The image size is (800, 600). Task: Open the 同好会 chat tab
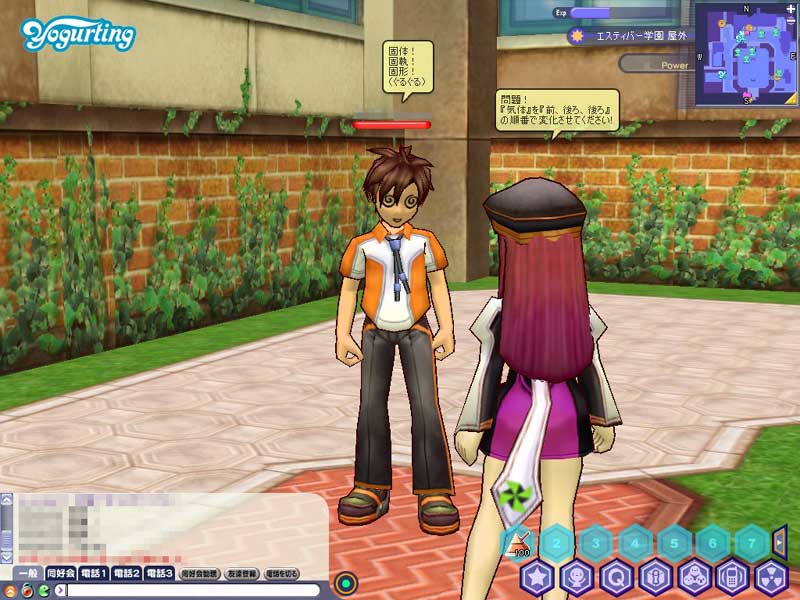click(x=61, y=573)
